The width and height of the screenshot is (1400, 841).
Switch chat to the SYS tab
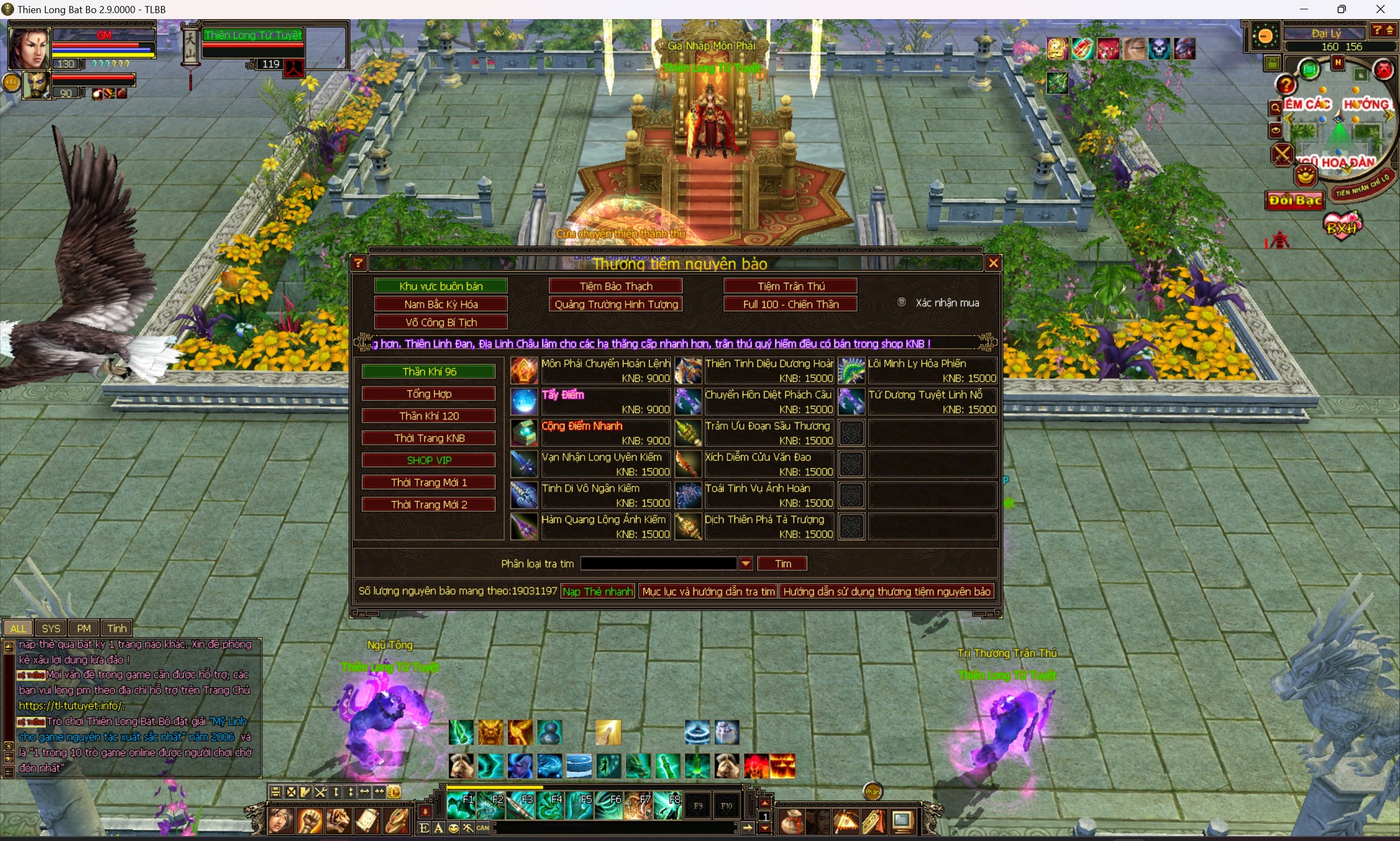click(x=51, y=628)
